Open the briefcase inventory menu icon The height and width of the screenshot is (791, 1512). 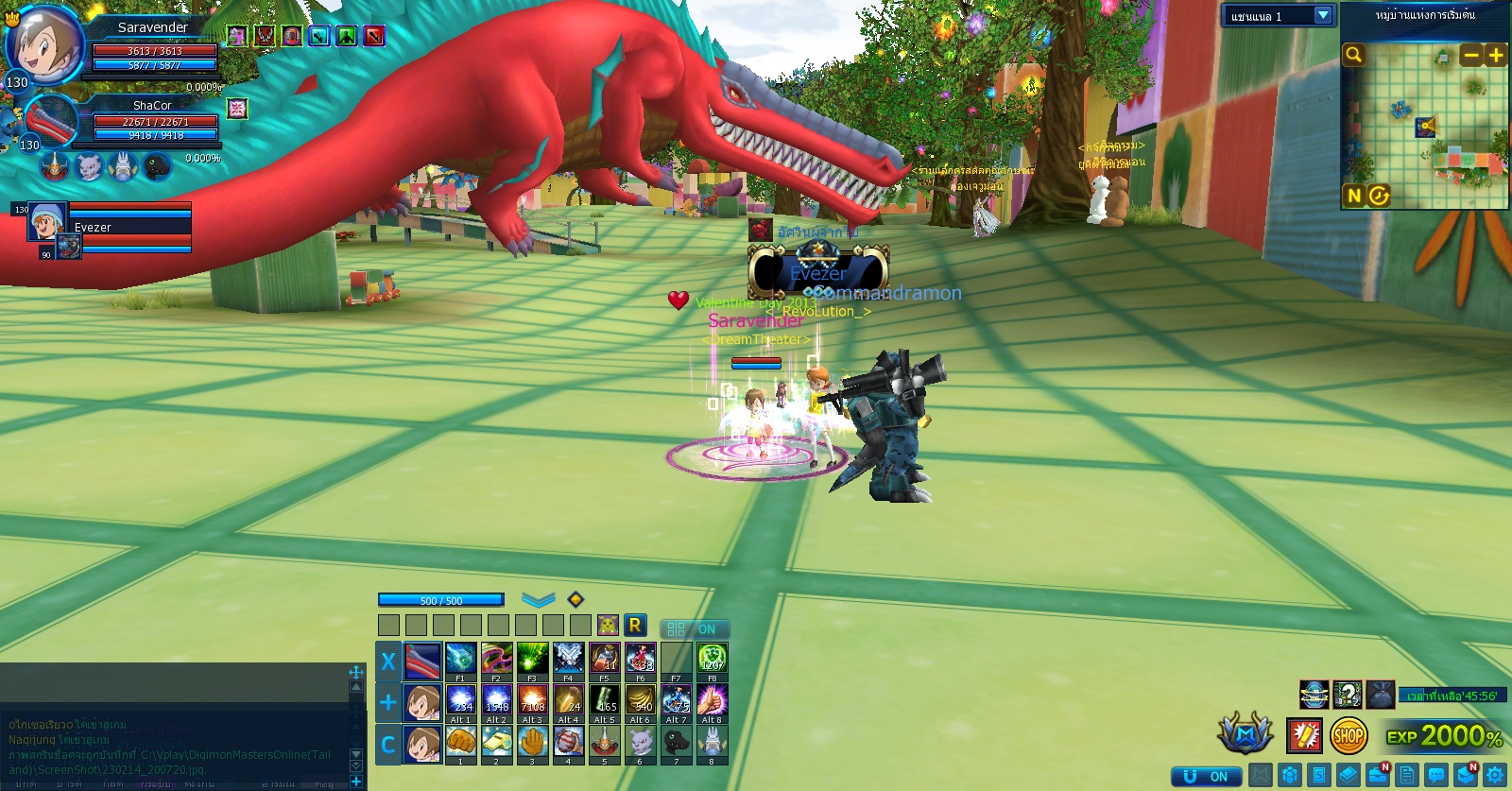pos(1378,776)
